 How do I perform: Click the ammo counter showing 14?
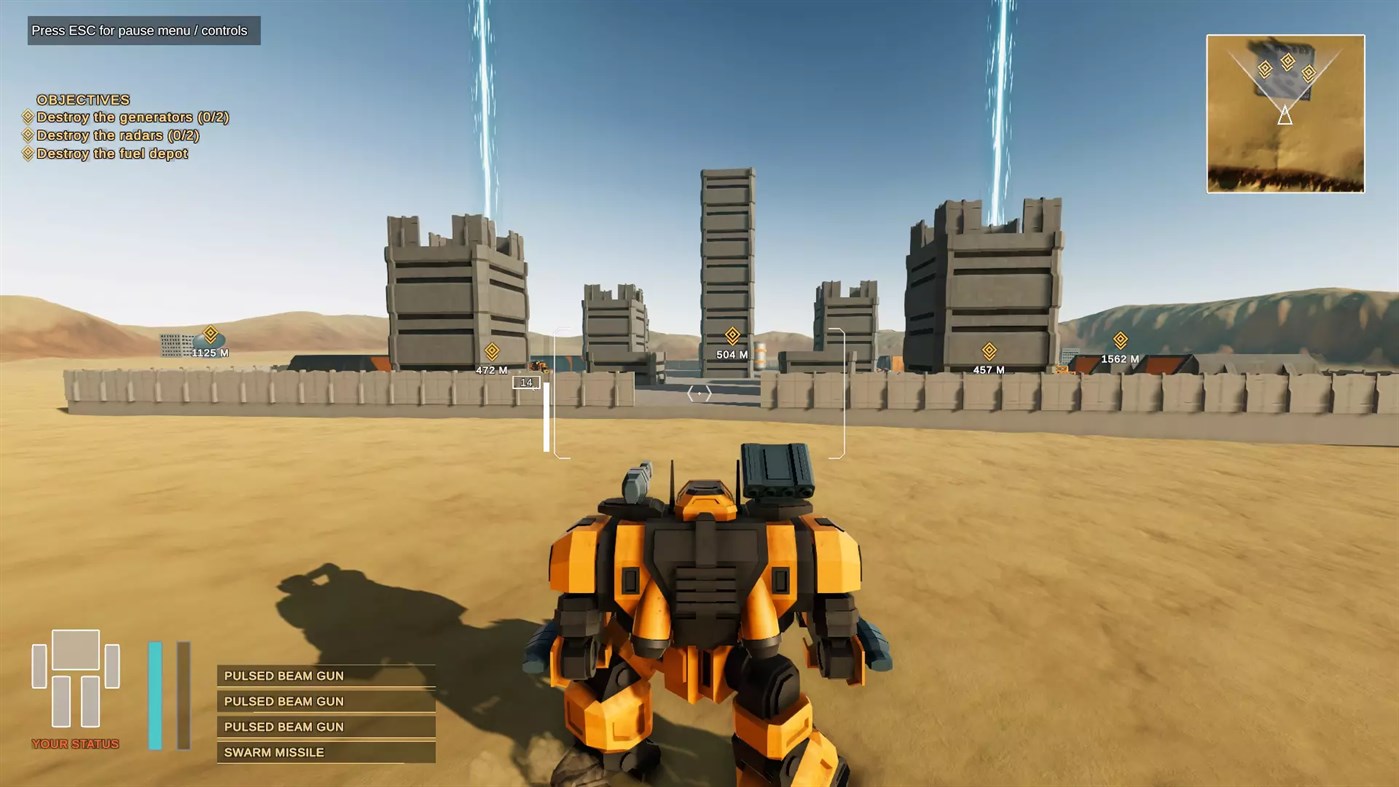[x=526, y=382]
